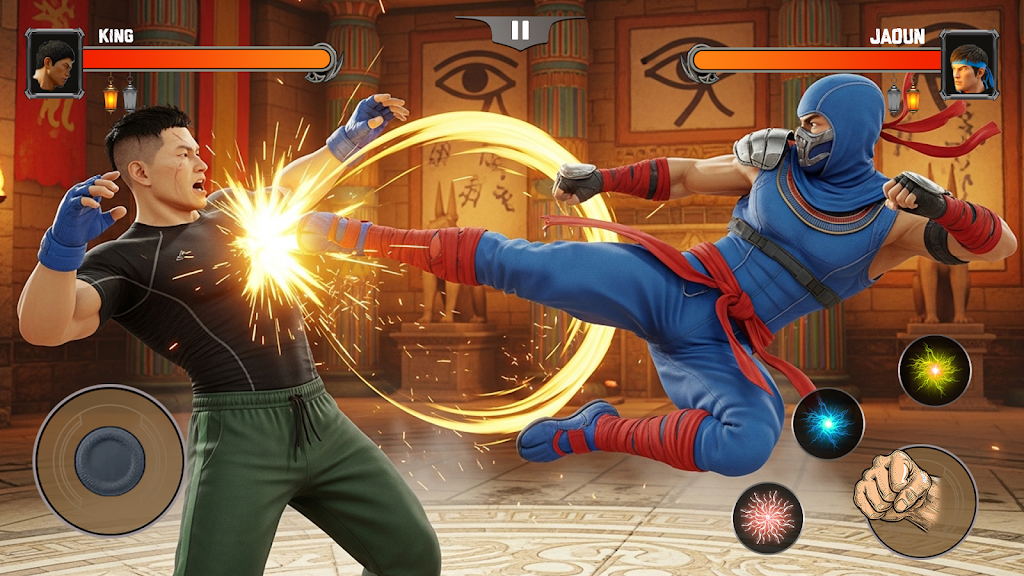Viewport: 1024px width, 576px height.
Task: Pause the fight with the pause button
Action: click(x=520, y=30)
